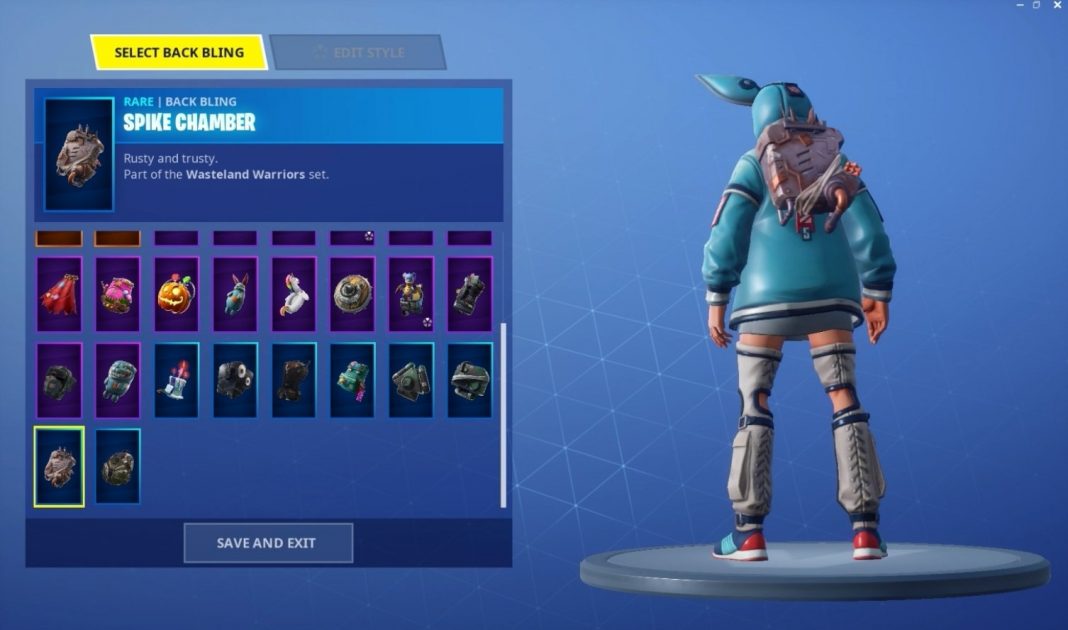Image resolution: width=1068 pixels, height=630 pixels.
Task: Close the game window
Action: pyautogui.click(x=1057, y=6)
